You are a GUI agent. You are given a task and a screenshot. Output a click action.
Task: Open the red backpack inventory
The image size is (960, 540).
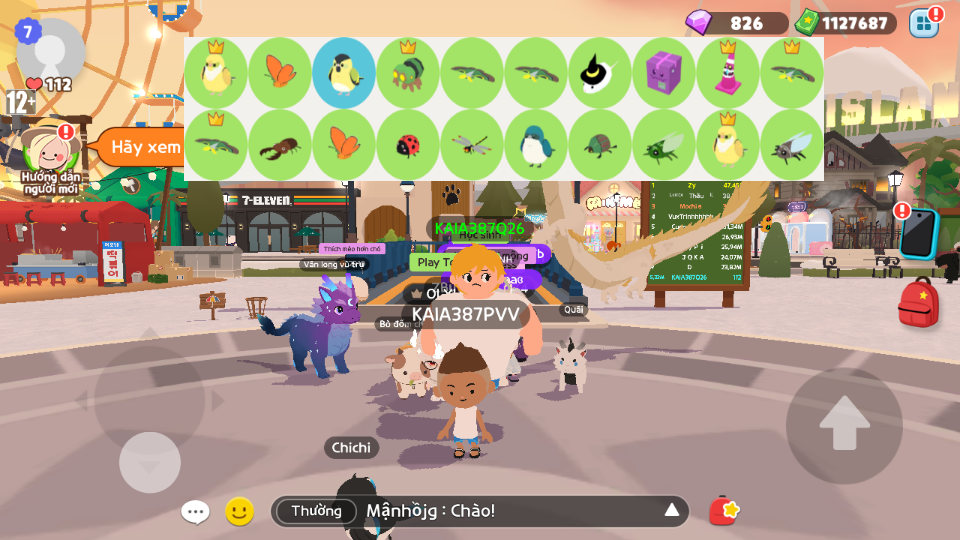[x=918, y=303]
